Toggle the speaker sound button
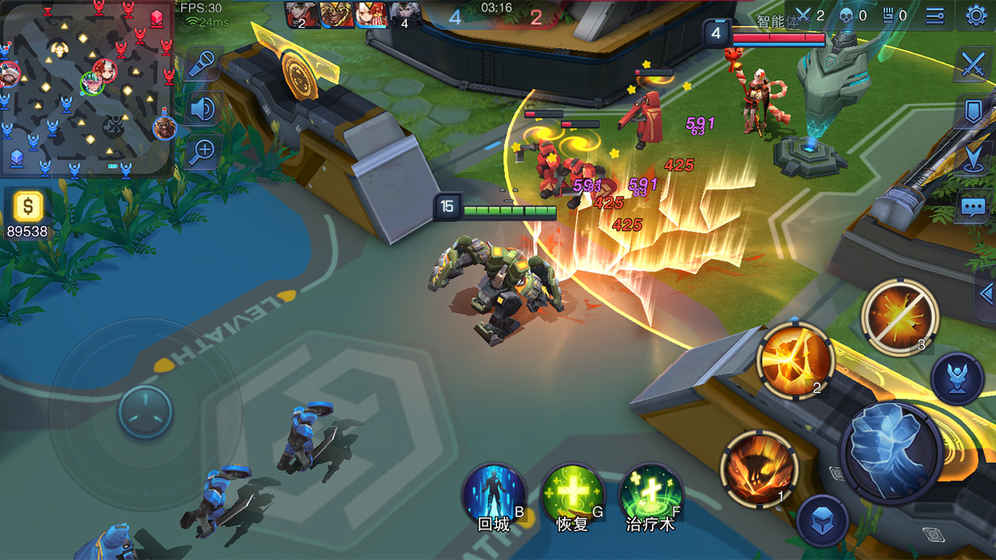Screen dimensions: 996x560 203,107
